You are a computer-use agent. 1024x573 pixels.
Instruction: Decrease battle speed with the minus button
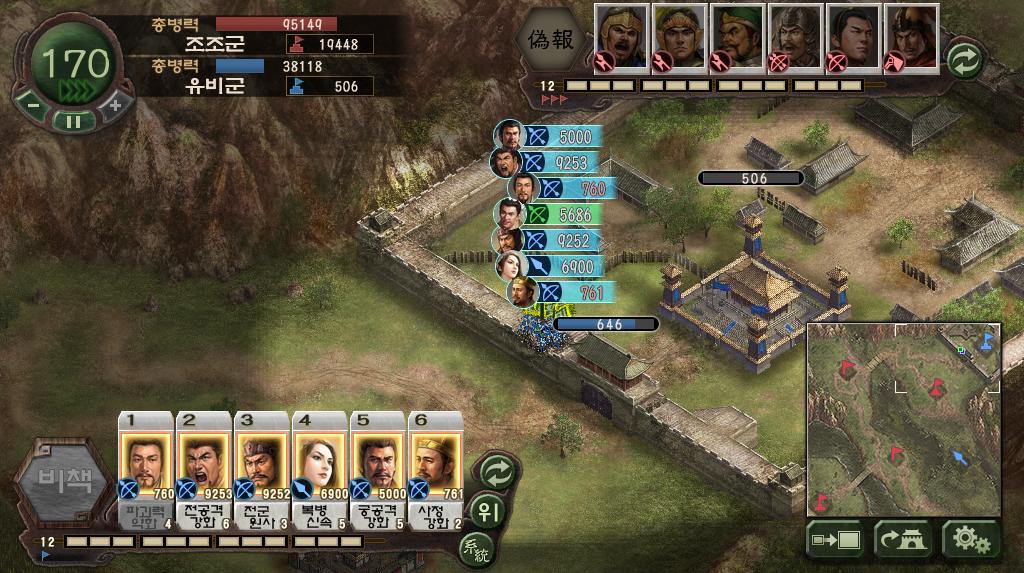pos(32,104)
